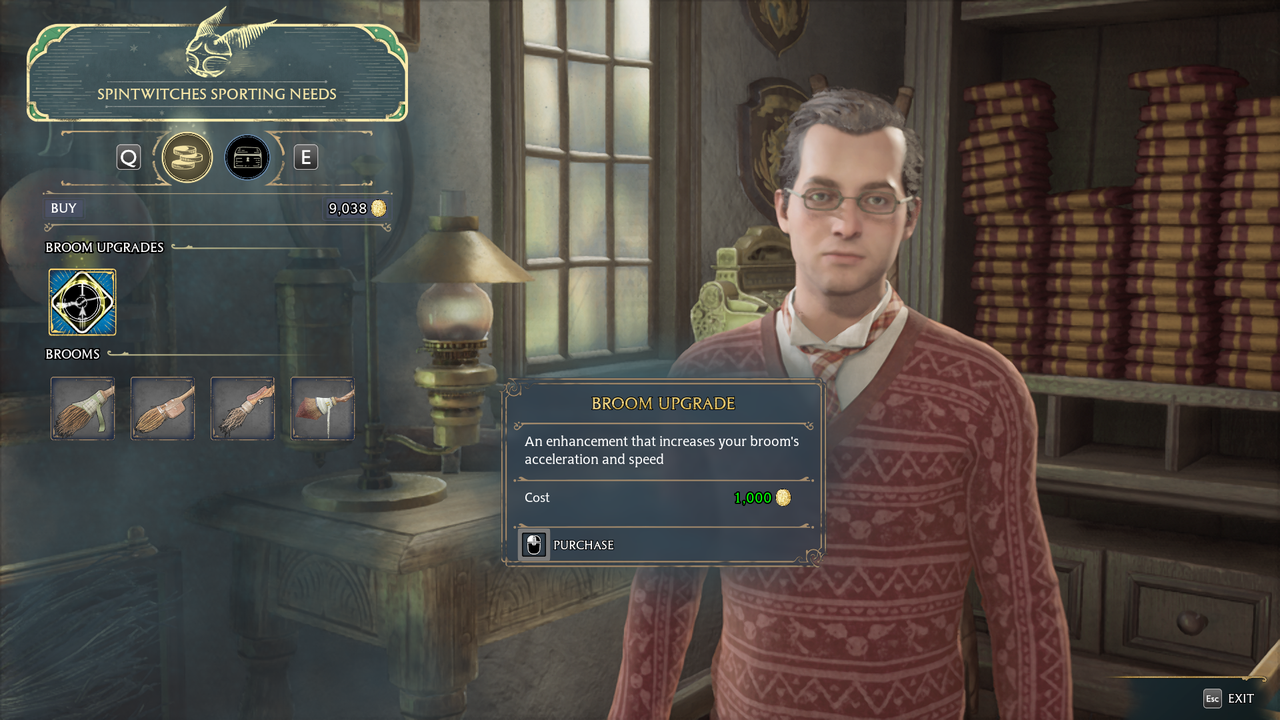Click the Spintwitches Sporting Needs banner

[x=217, y=93]
